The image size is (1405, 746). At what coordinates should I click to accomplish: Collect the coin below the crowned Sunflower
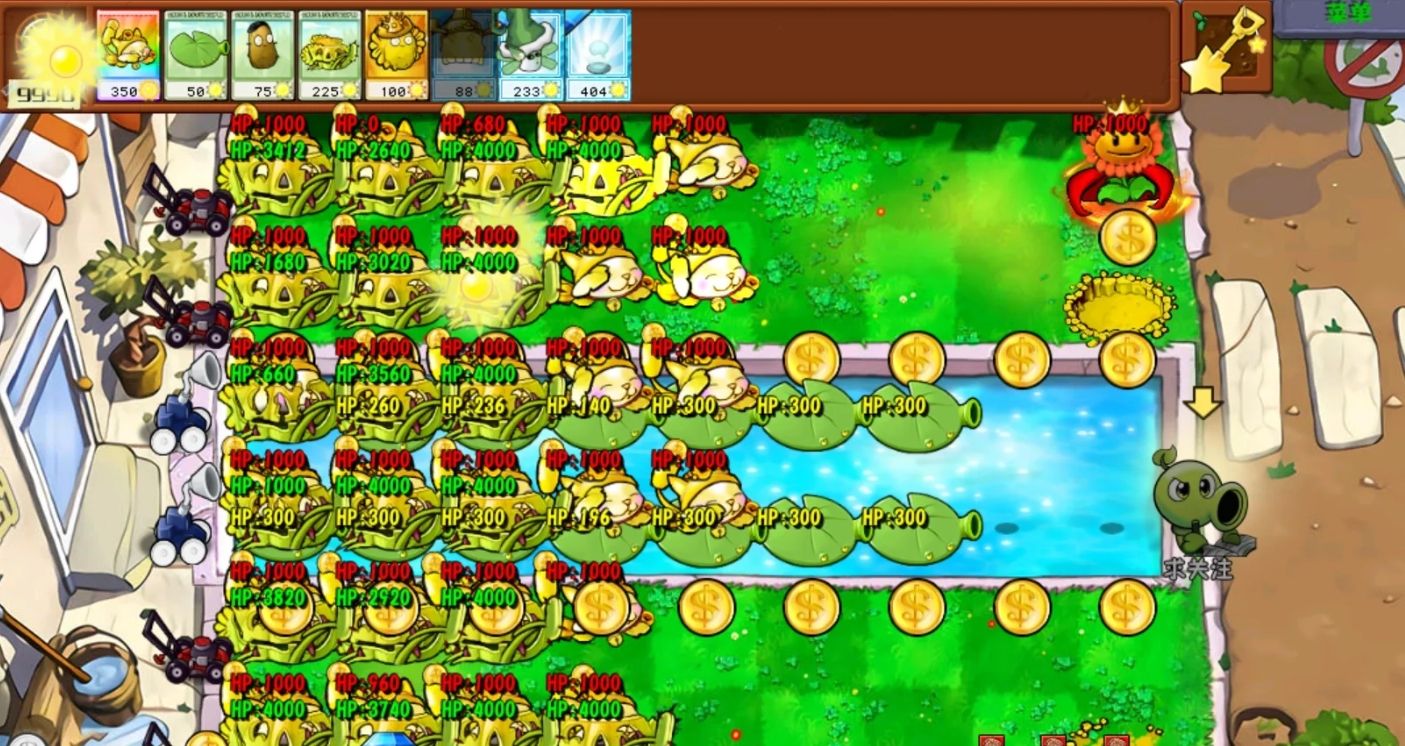click(x=1129, y=238)
